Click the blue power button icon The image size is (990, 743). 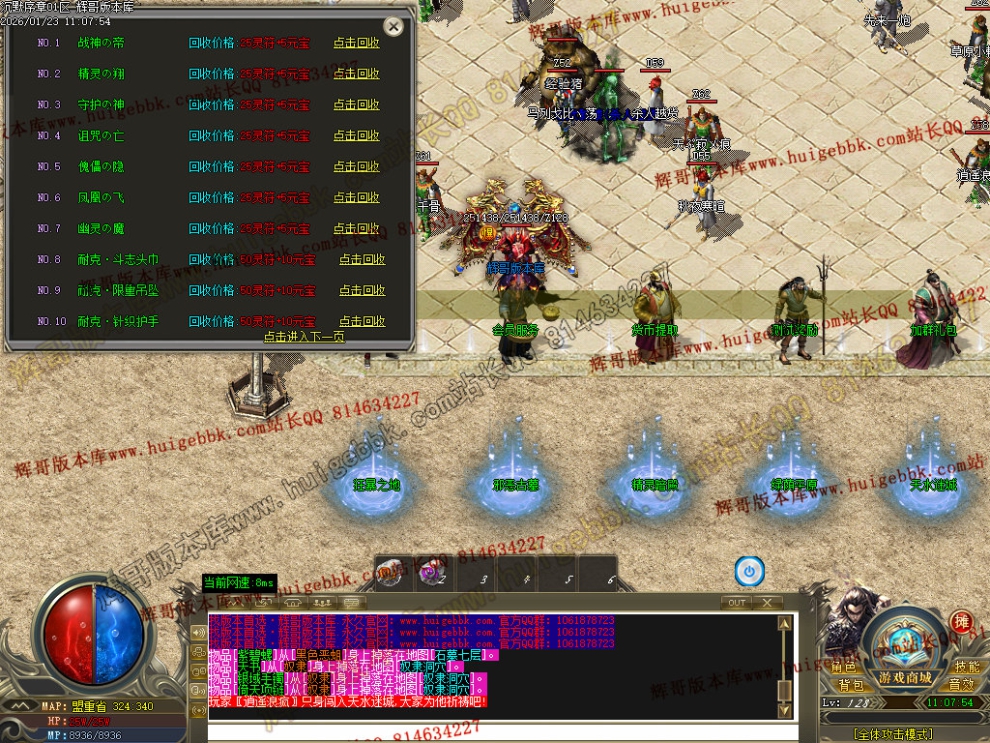[749, 572]
